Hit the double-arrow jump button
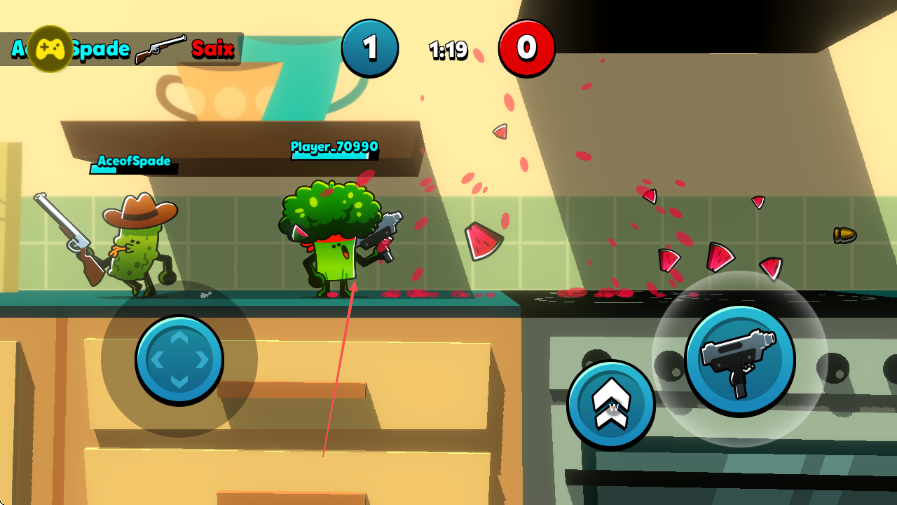897x505 pixels. click(x=610, y=404)
